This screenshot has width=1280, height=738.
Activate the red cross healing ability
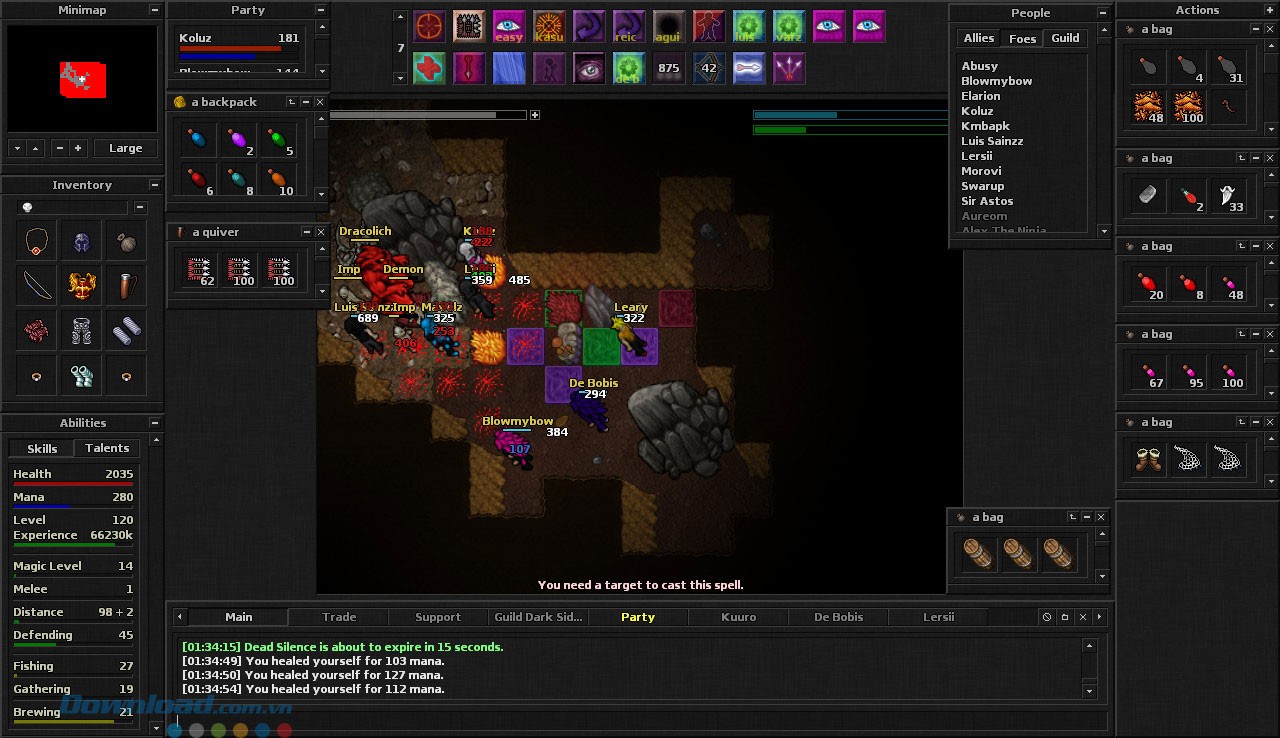(x=429, y=68)
